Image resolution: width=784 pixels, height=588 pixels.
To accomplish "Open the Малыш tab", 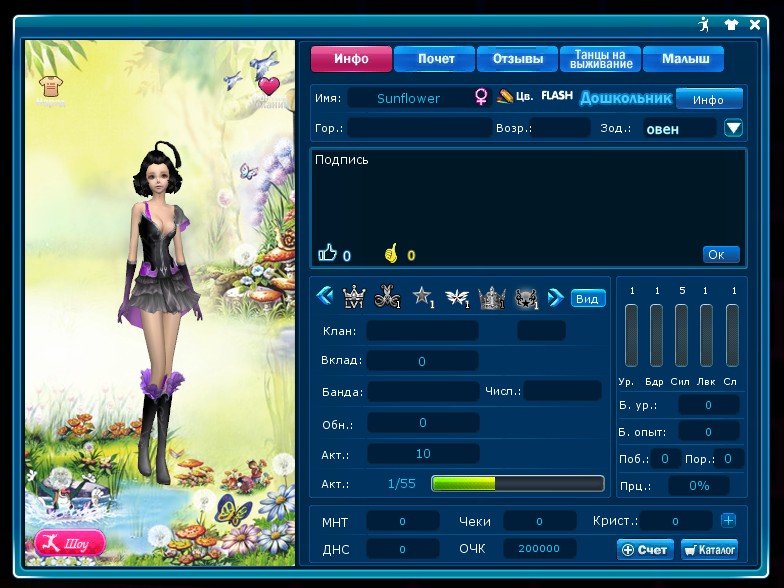I will coord(684,59).
